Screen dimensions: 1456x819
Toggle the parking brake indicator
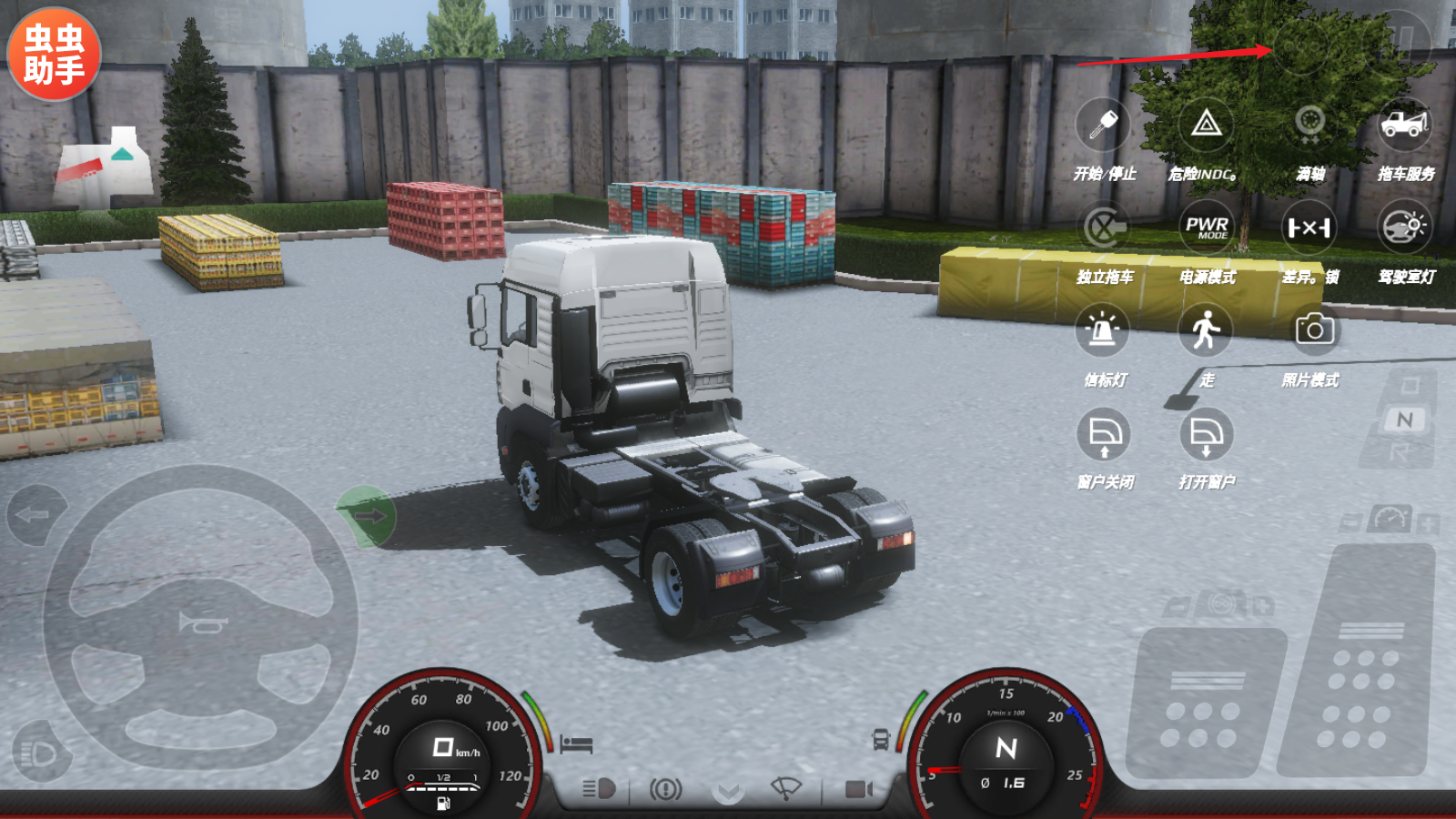pos(665,788)
